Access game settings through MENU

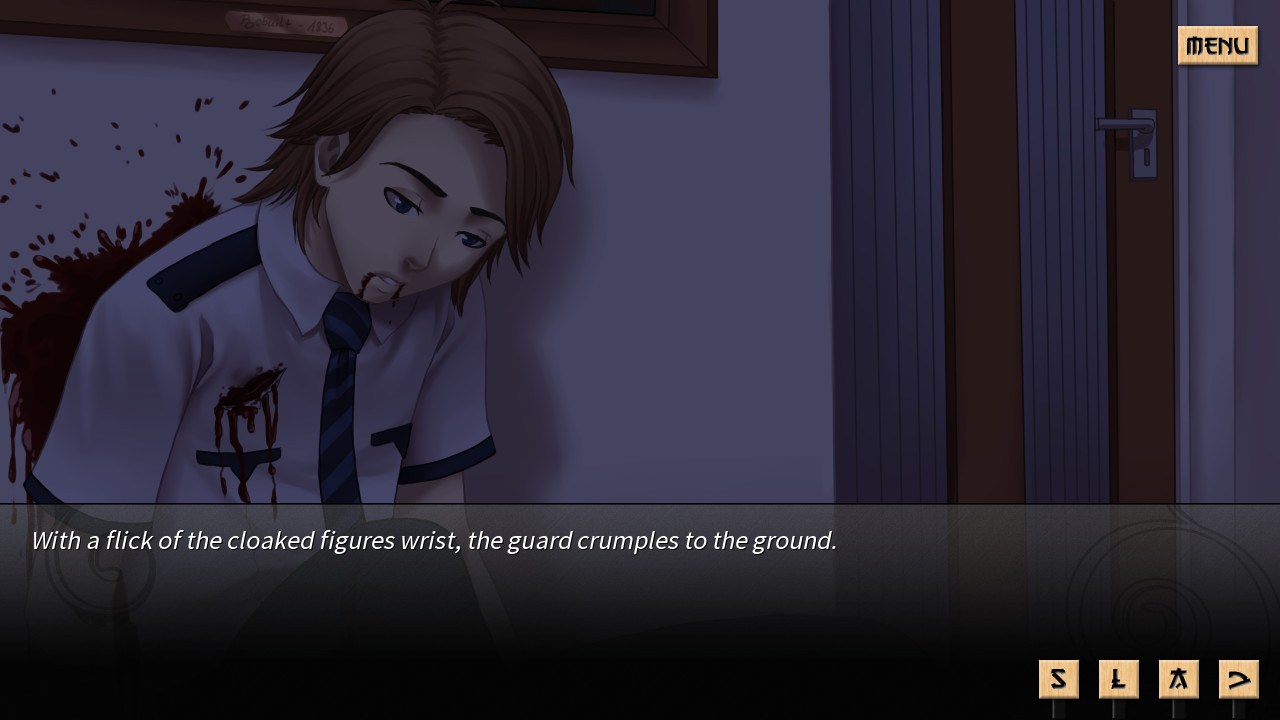click(x=1217, y=45)
